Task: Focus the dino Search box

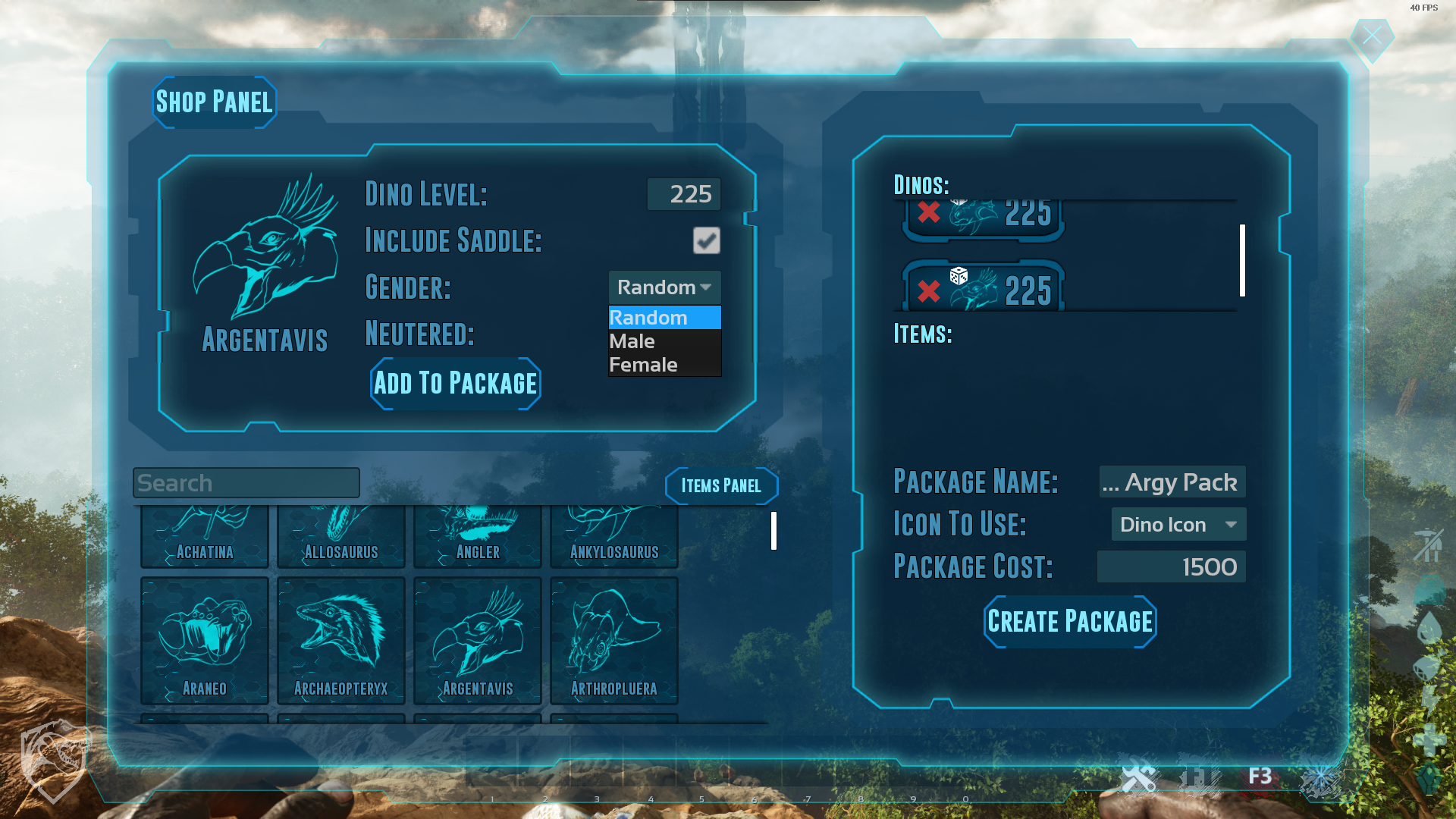Action: point(246,483)
